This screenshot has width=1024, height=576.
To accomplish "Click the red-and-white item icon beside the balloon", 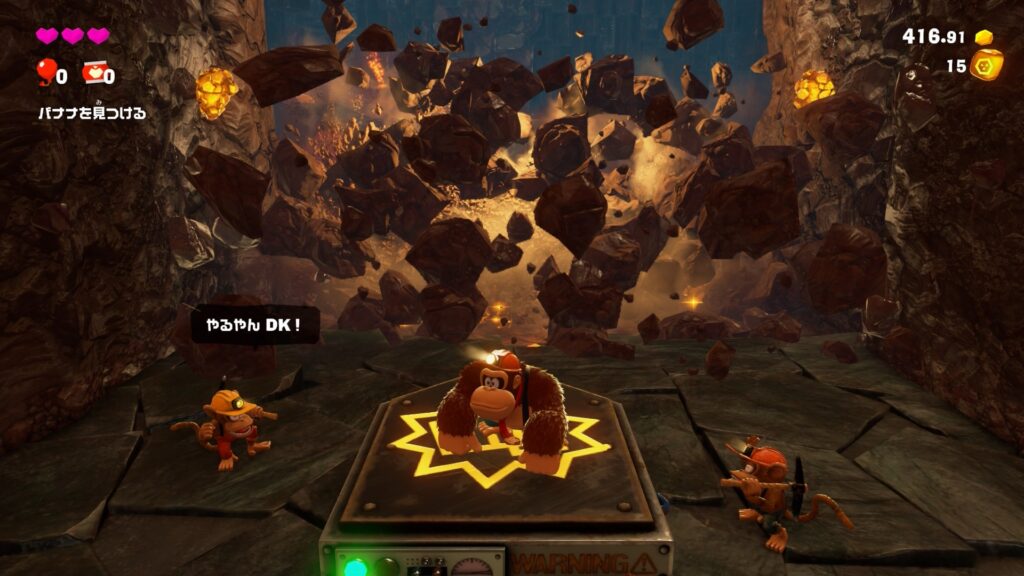I will (x=93, y=73).
